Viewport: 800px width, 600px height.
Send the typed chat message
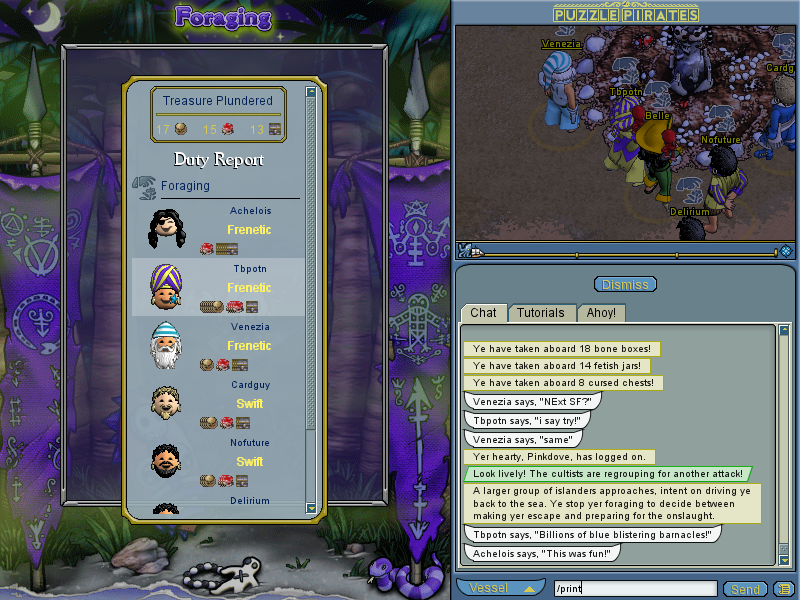pyautogui.click(x=745, y=589)
